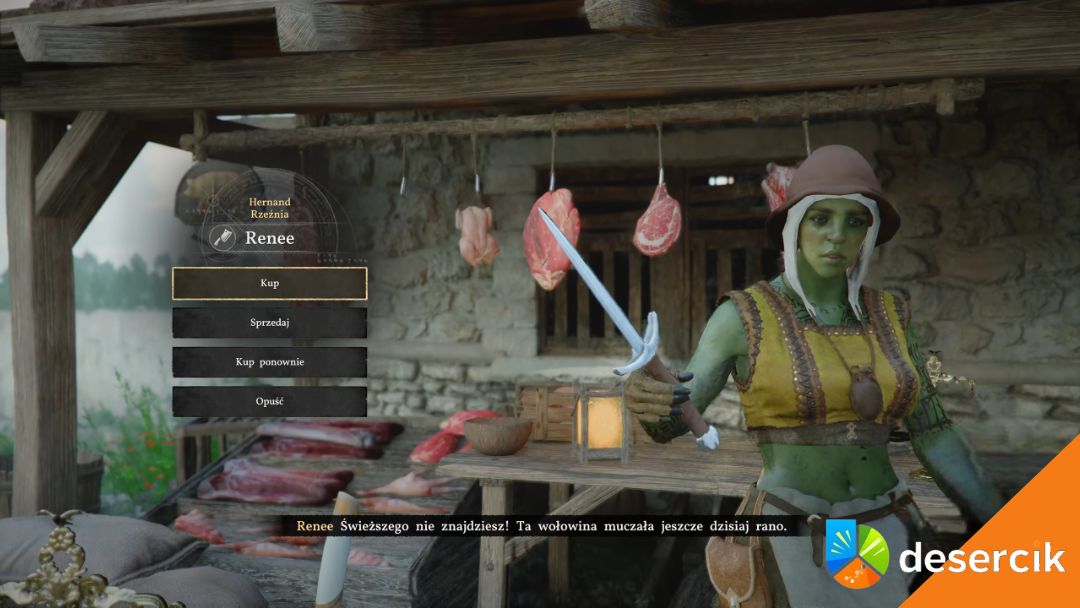Open the Kup ponownie buyback menu
Image resolution: width=1080 pixels, height=608 pixels.
click(x=269, y=362)
